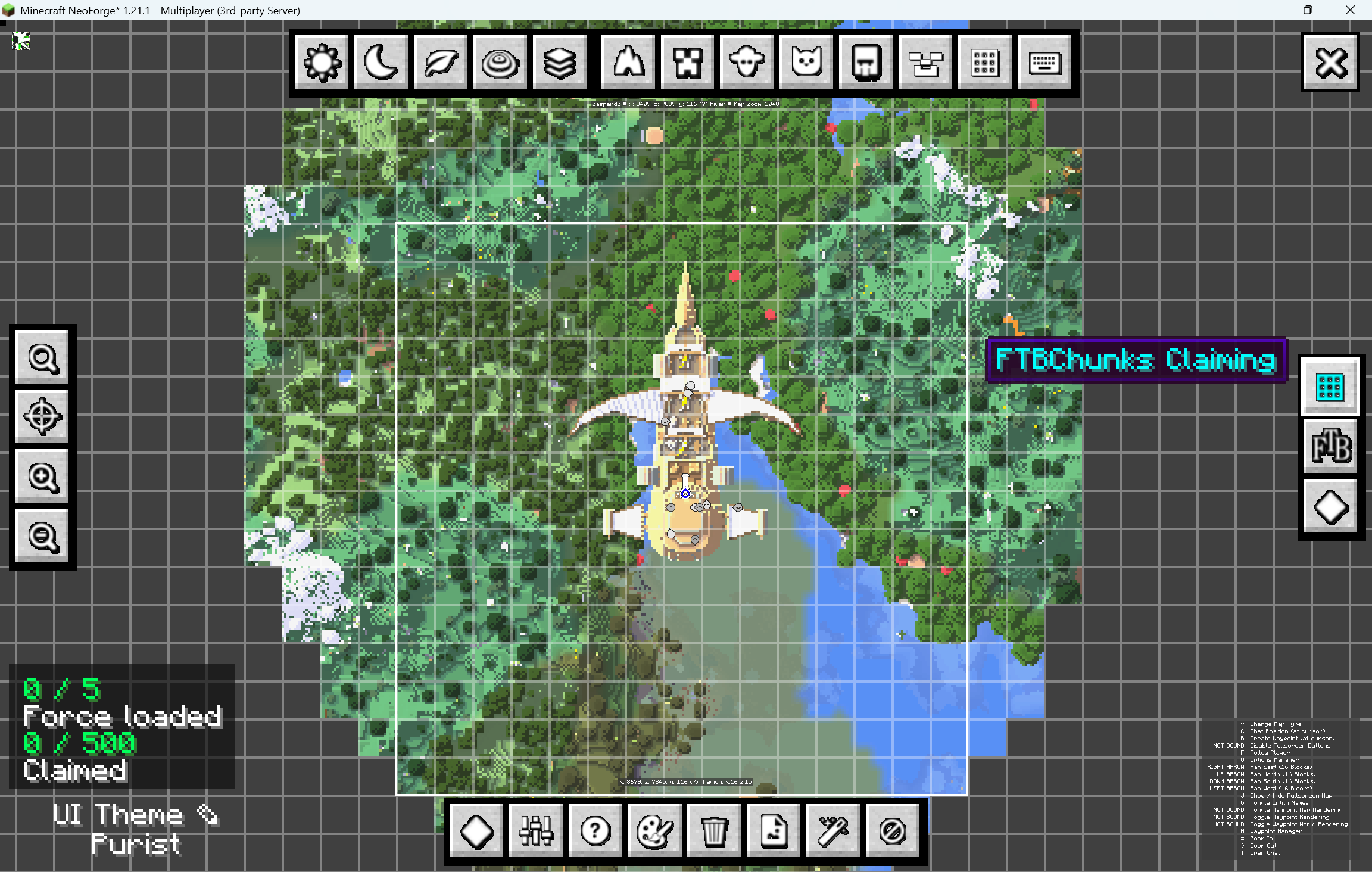
Task: Toggle the keyboard key bindings display
Action: click(1044, 62)
